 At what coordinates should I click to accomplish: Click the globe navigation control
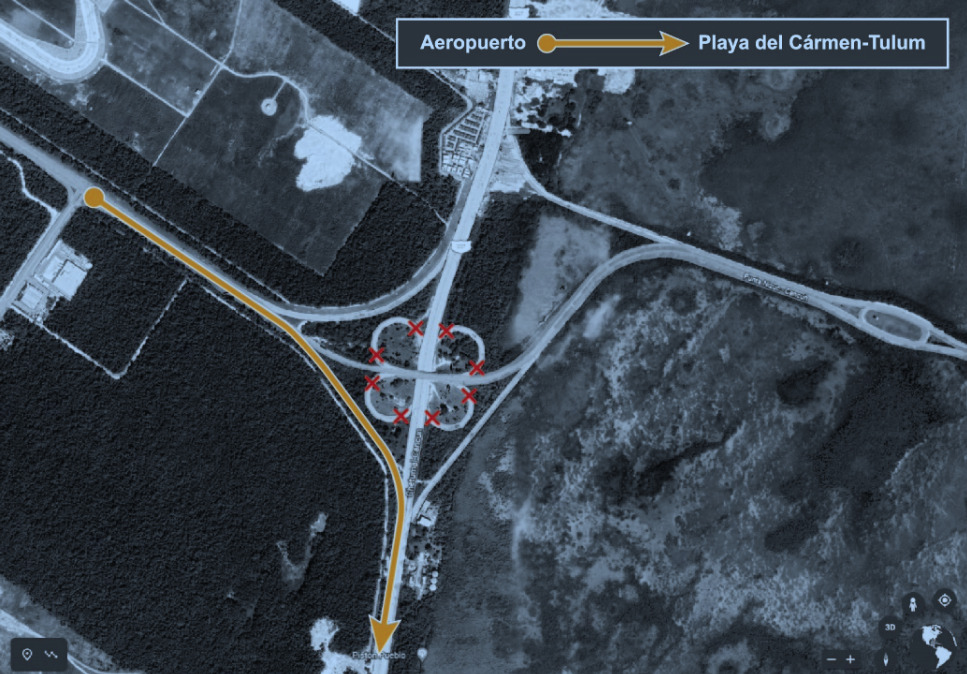click(x=936, y=645)
